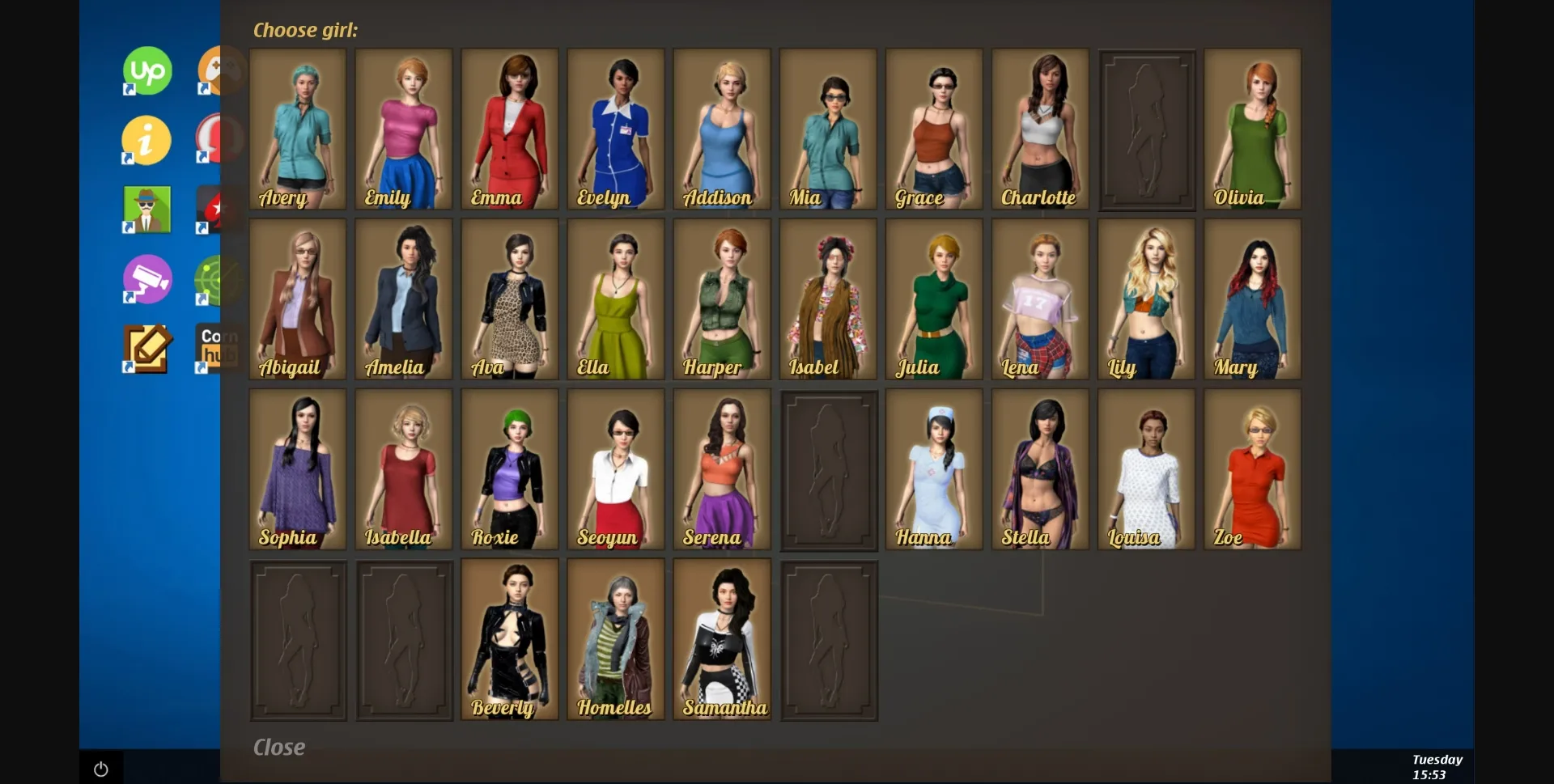Select Avery from the girl list
Screen dimensions: 1554x784
click(x=297, y=129)
